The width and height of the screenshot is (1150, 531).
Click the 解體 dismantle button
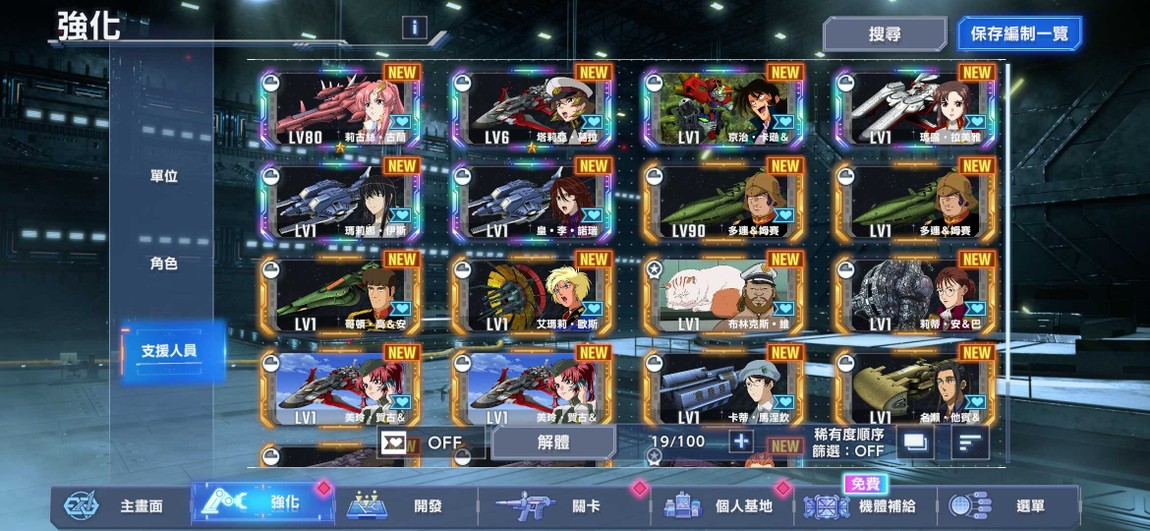coord(553,442)
